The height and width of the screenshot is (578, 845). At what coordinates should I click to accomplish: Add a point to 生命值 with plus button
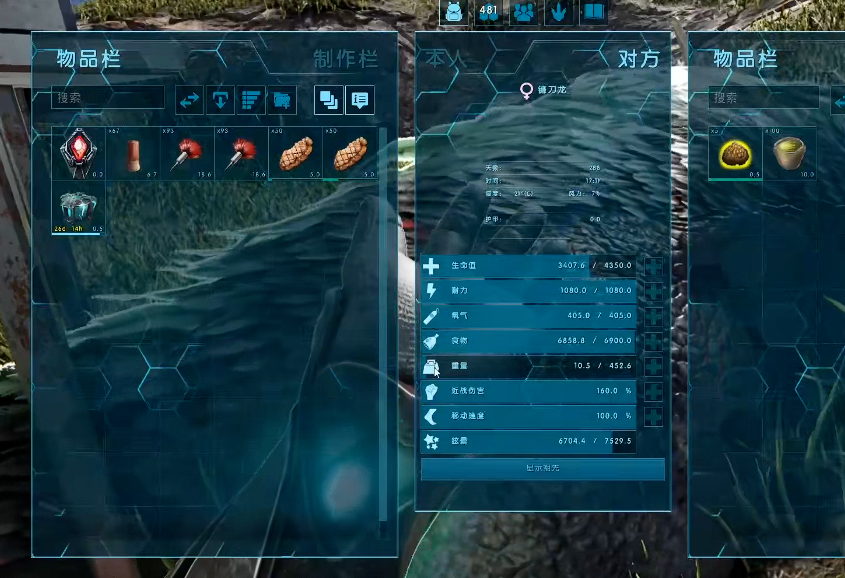pyautogui.click(x=654, y=267)
